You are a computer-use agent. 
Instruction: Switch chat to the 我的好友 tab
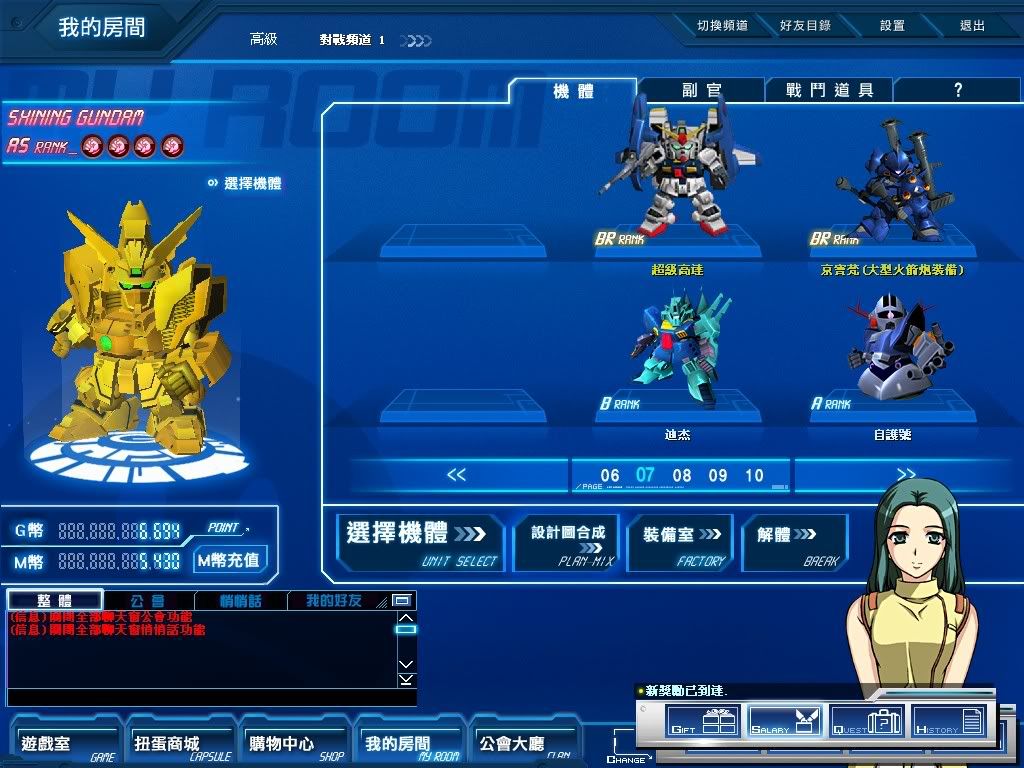333,601
